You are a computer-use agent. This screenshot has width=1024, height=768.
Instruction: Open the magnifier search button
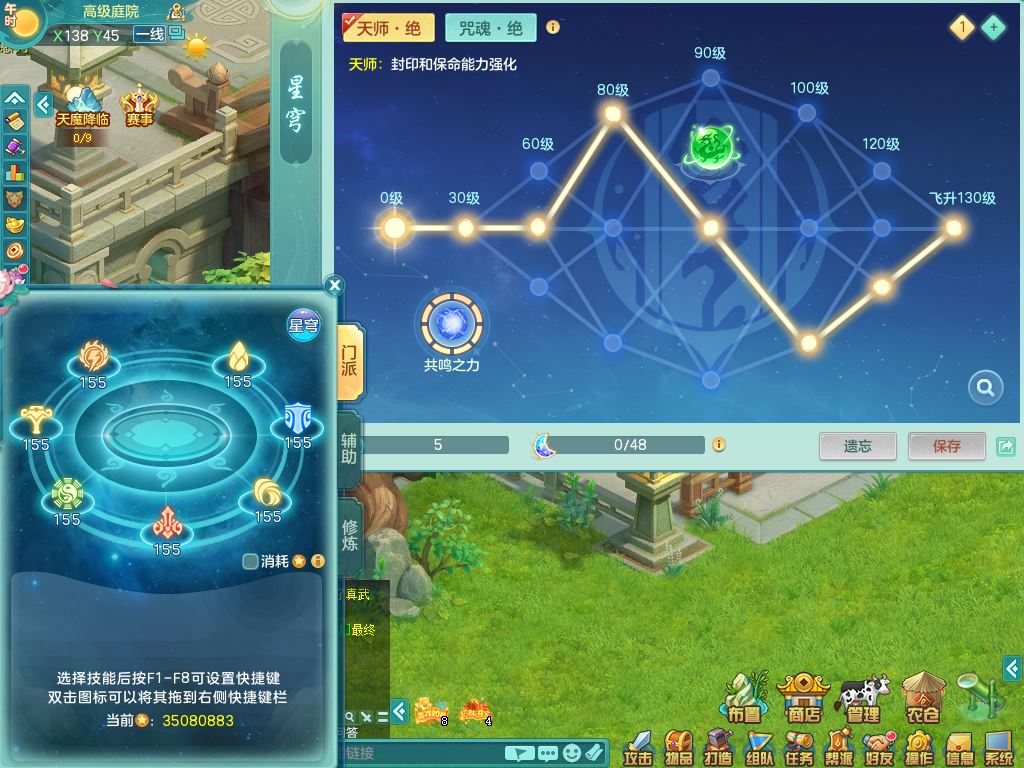point(985,388)
